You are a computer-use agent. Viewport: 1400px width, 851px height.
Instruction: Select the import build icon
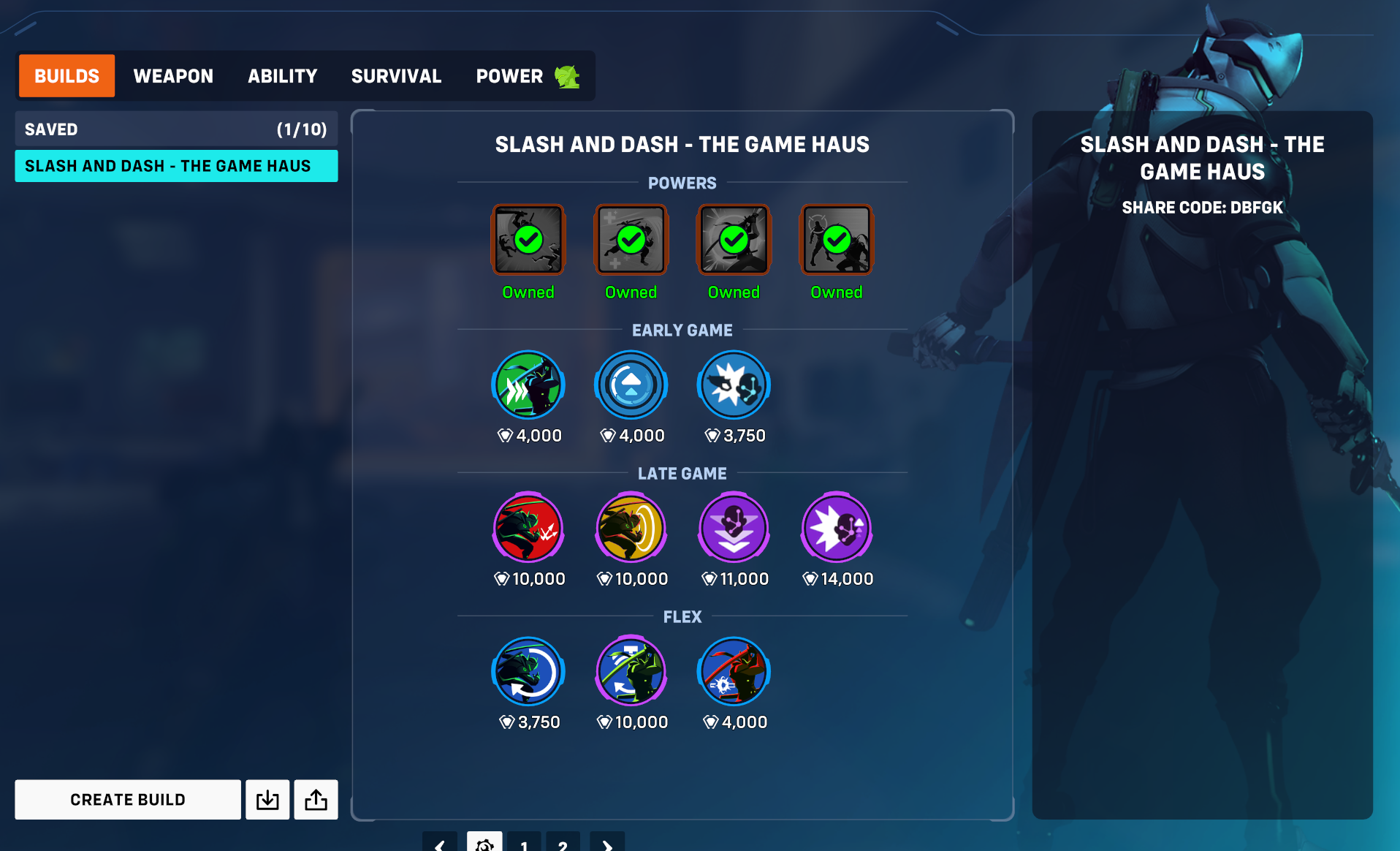tap(267, 799)
